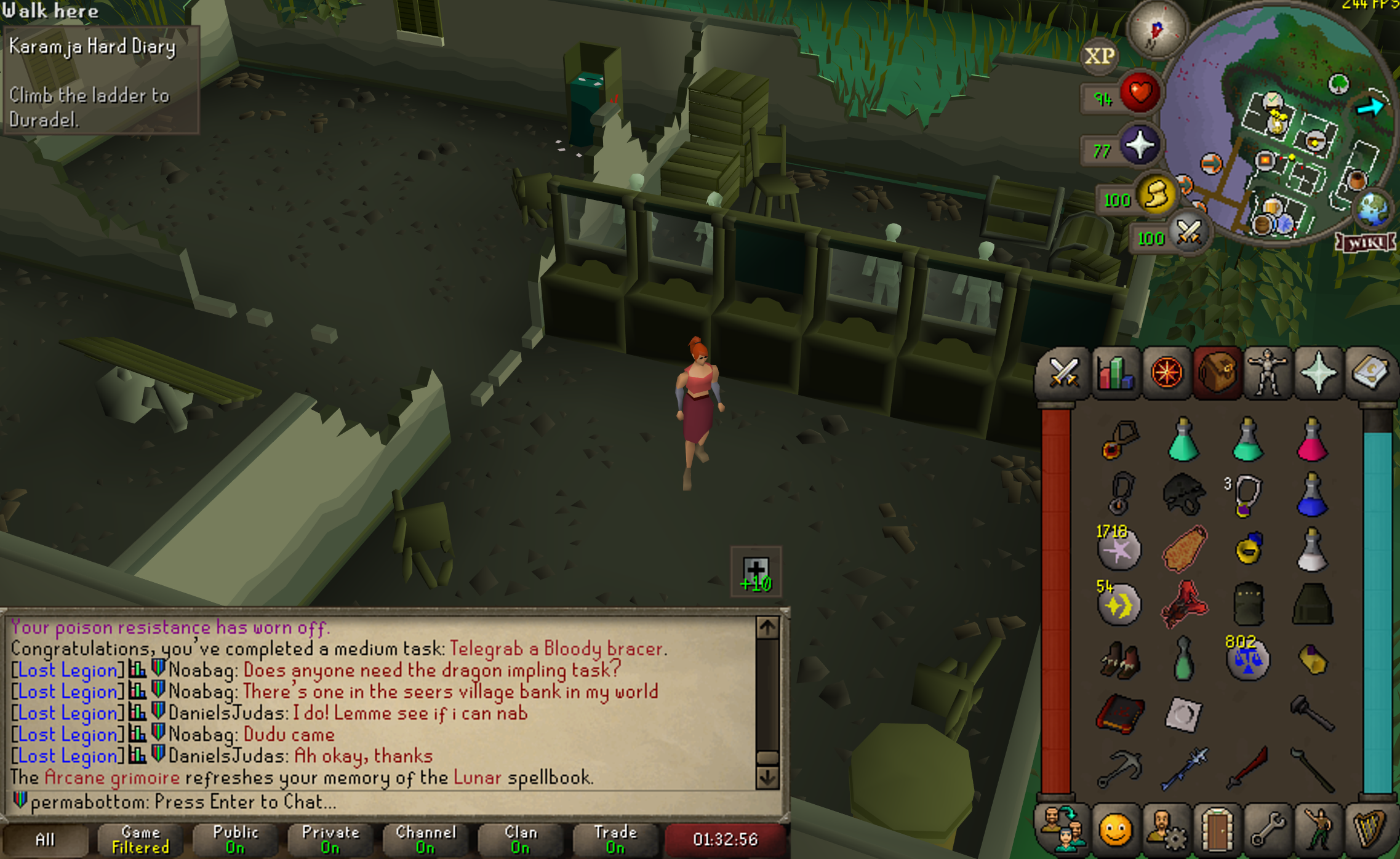Select the pink potion in inventory
Viewport: 1400px width, 859px height.
click(1311, 440)
